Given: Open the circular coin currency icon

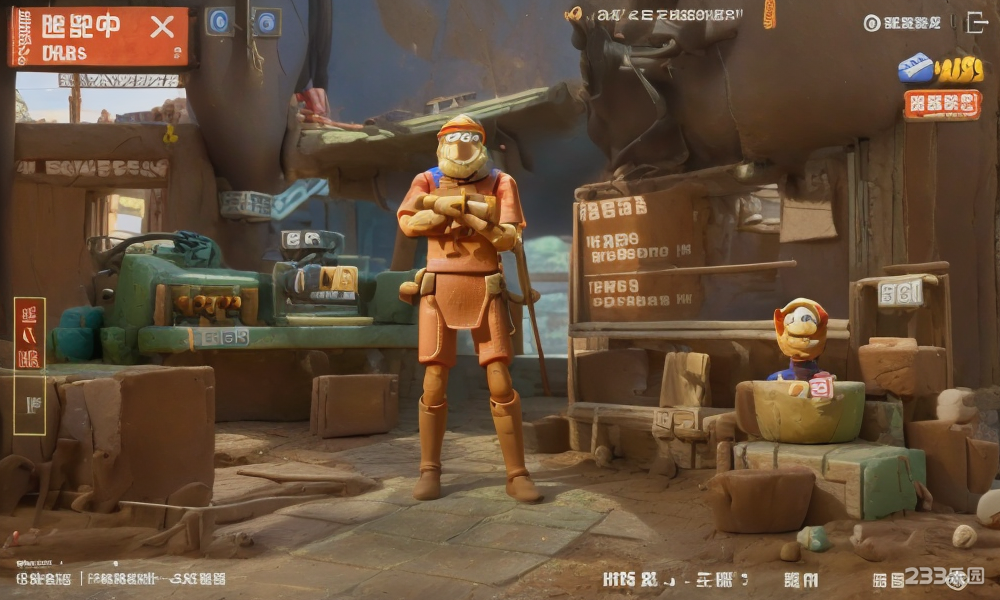Looking at the screenshot, I should tap(872, 23).
